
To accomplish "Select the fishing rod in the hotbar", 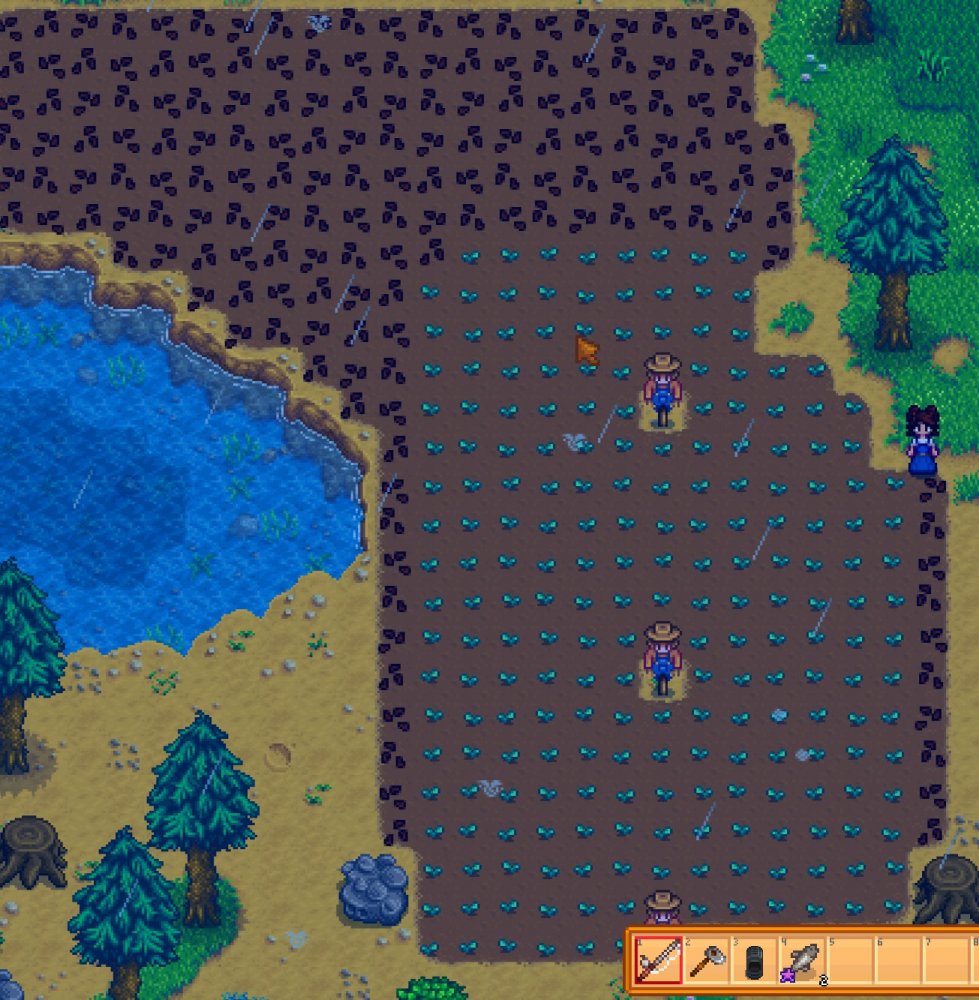I will 659,963.
